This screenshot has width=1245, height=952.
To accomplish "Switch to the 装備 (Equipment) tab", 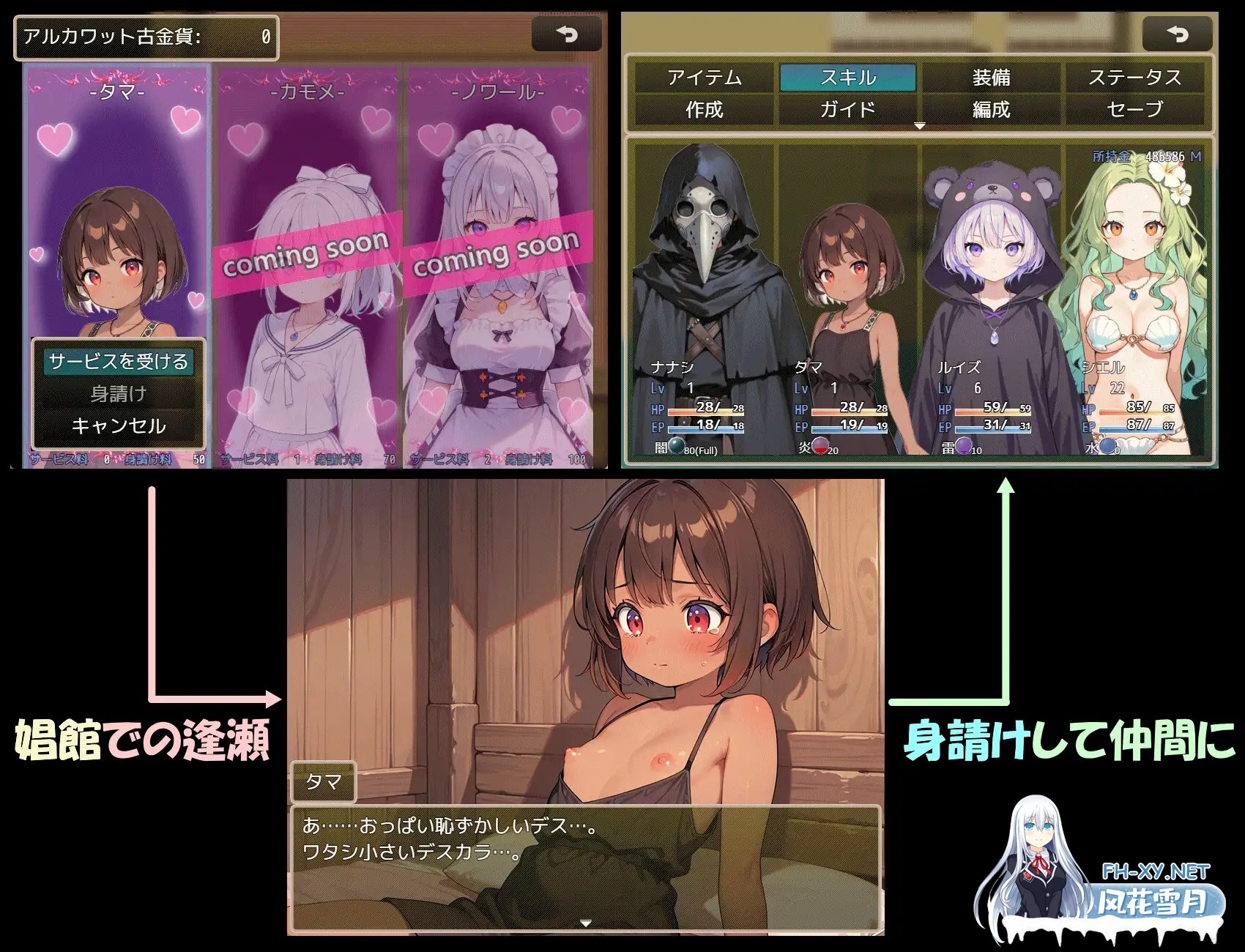I will 993,77.
